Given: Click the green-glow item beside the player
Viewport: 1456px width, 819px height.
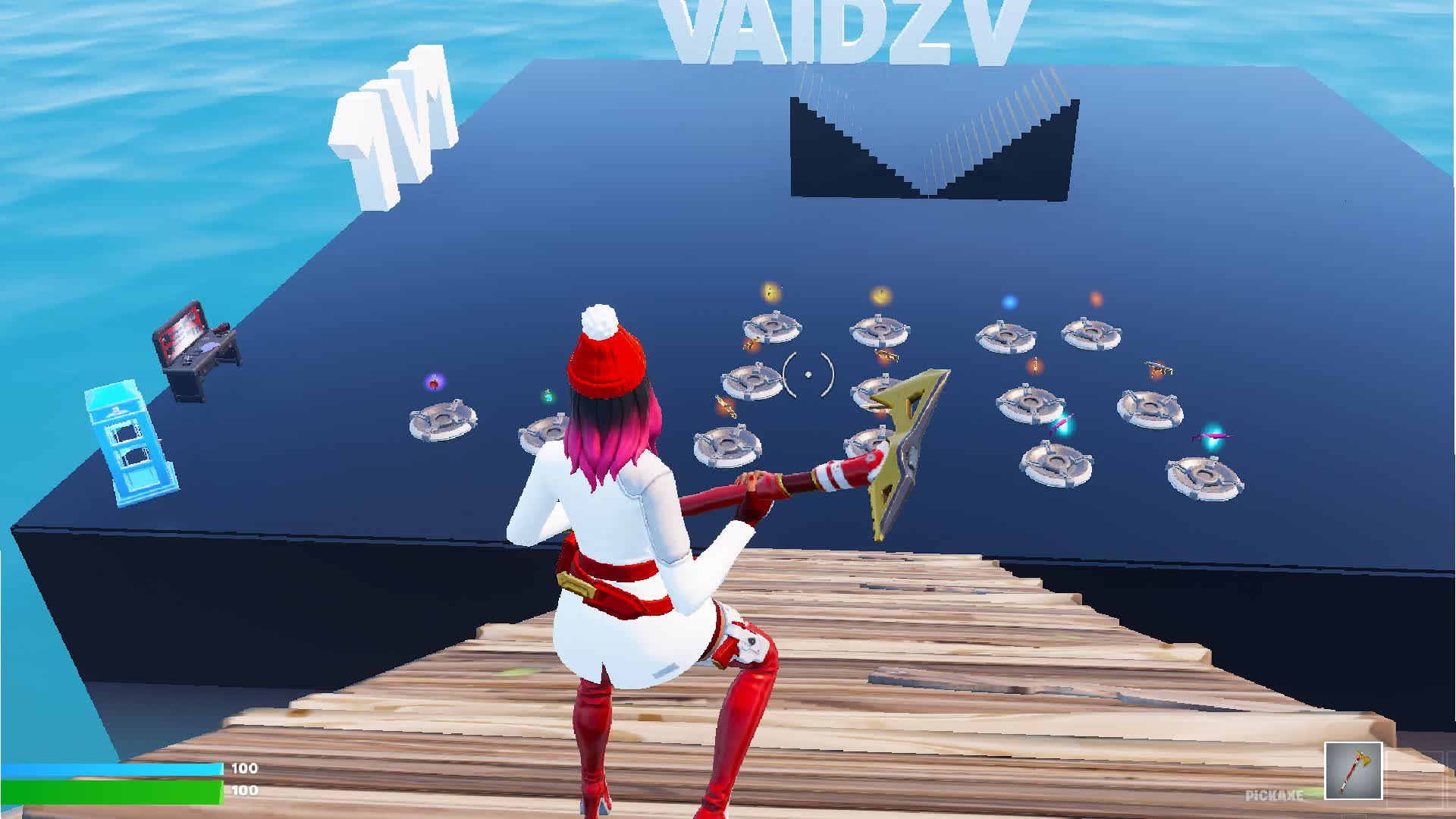Looking at the screenshot, I should click(x=548, y=397).
